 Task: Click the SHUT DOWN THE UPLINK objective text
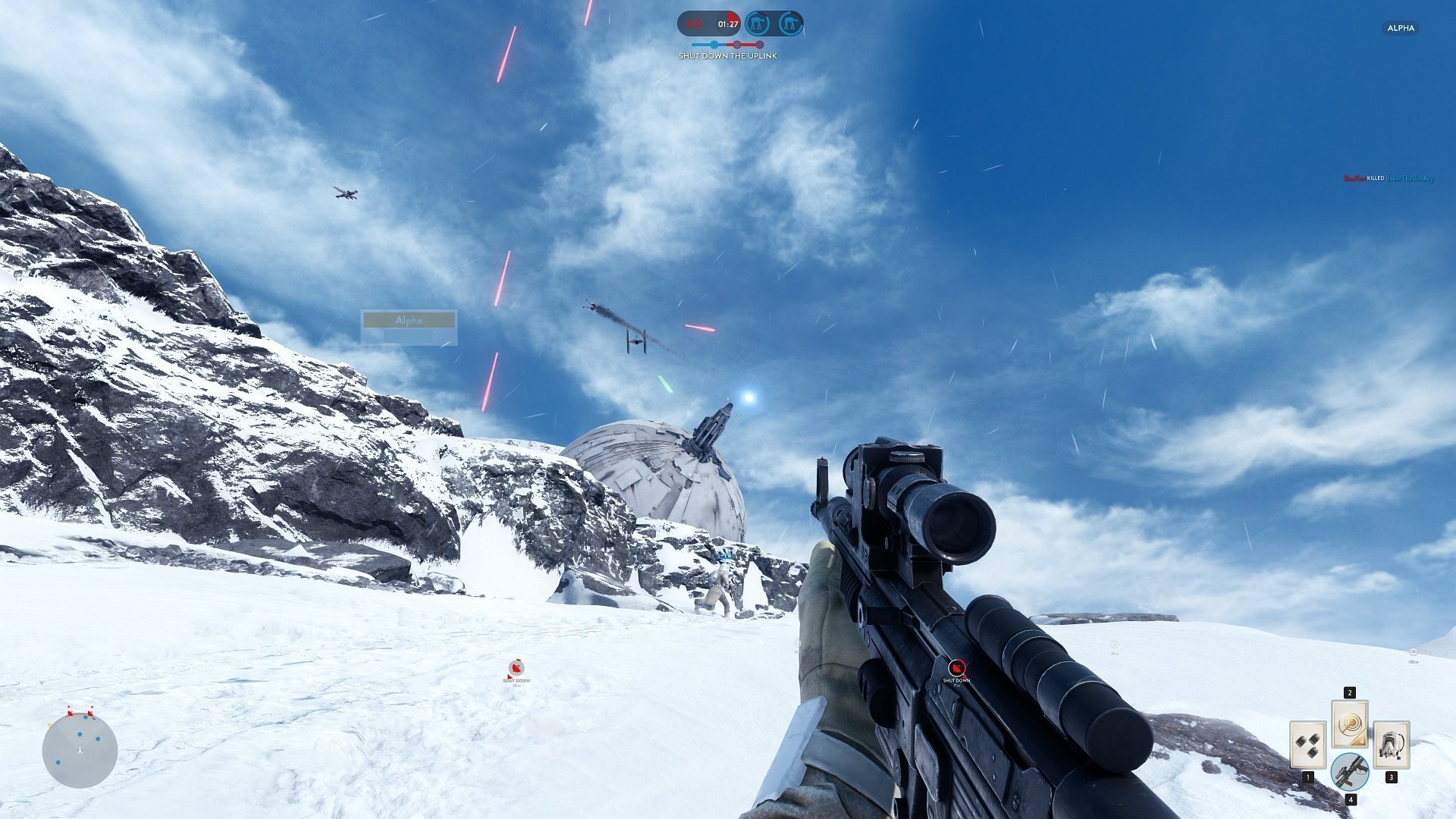coord(728,55)
